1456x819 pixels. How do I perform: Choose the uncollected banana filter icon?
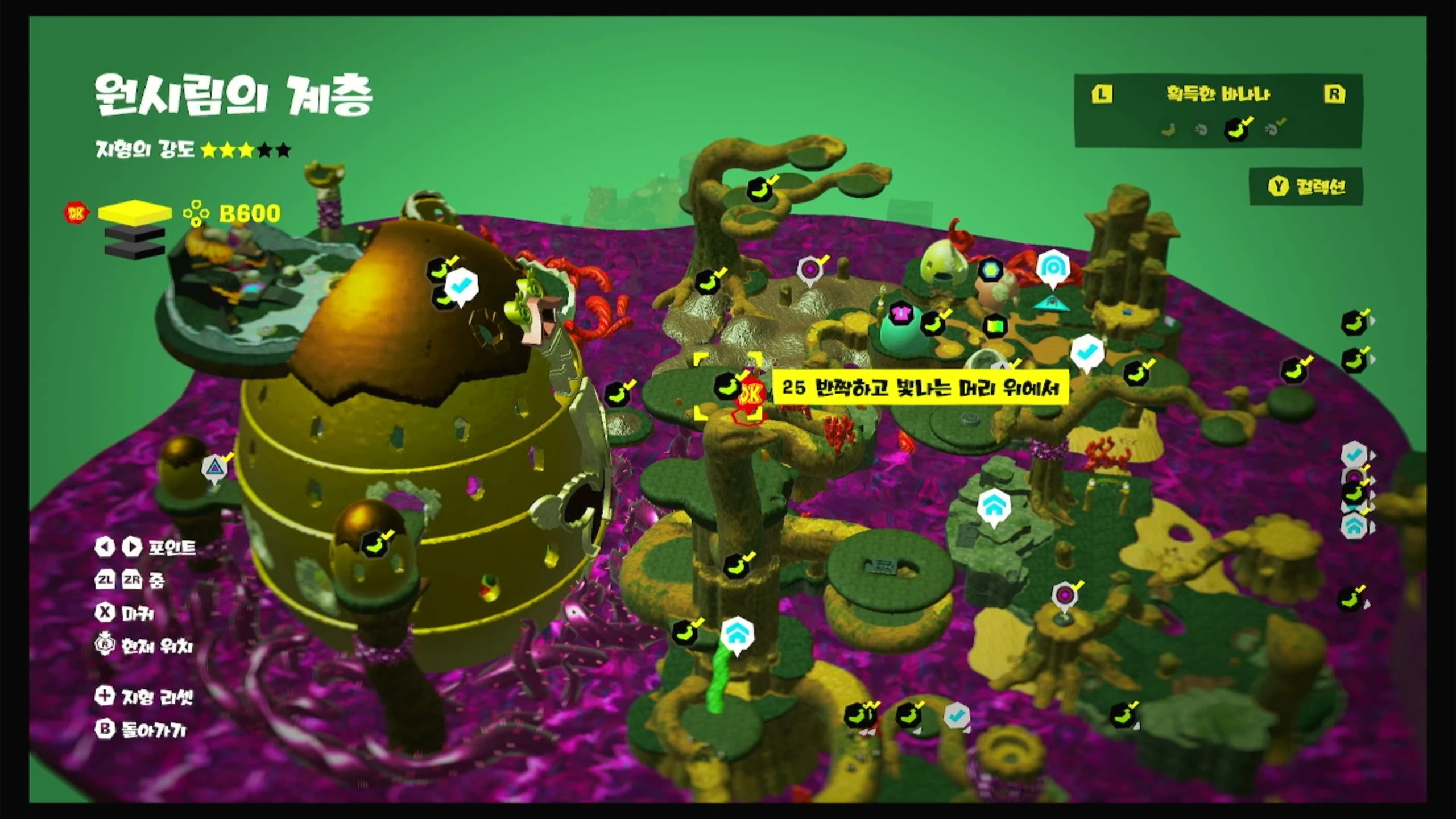coord(1169,130)
